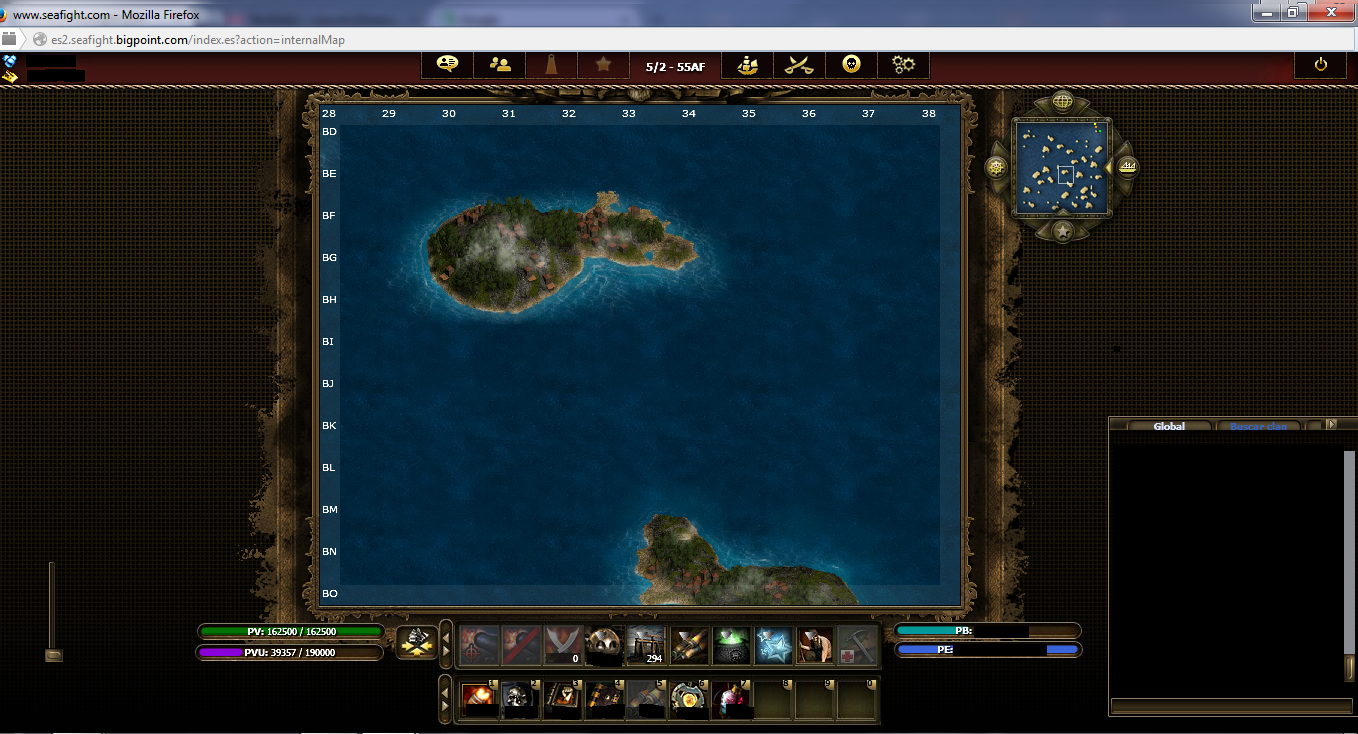Image resolution: width=1358 pixels, height=734 pixels.
Task: Toggle the white shield skill in action bar
Action: pyautogui.click(x=562, y=645)
